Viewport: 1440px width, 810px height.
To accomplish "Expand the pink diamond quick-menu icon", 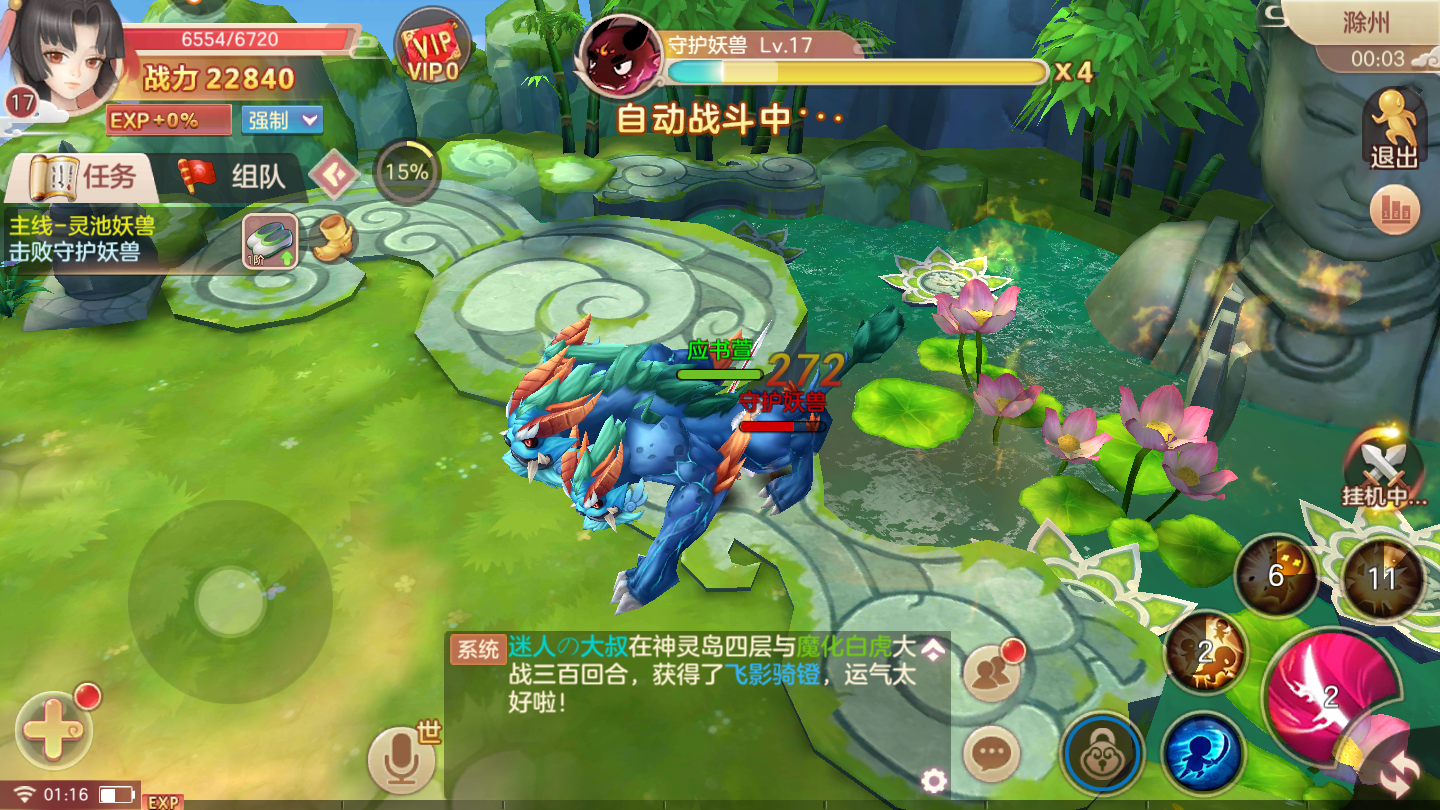I will (x=335, y=172).
